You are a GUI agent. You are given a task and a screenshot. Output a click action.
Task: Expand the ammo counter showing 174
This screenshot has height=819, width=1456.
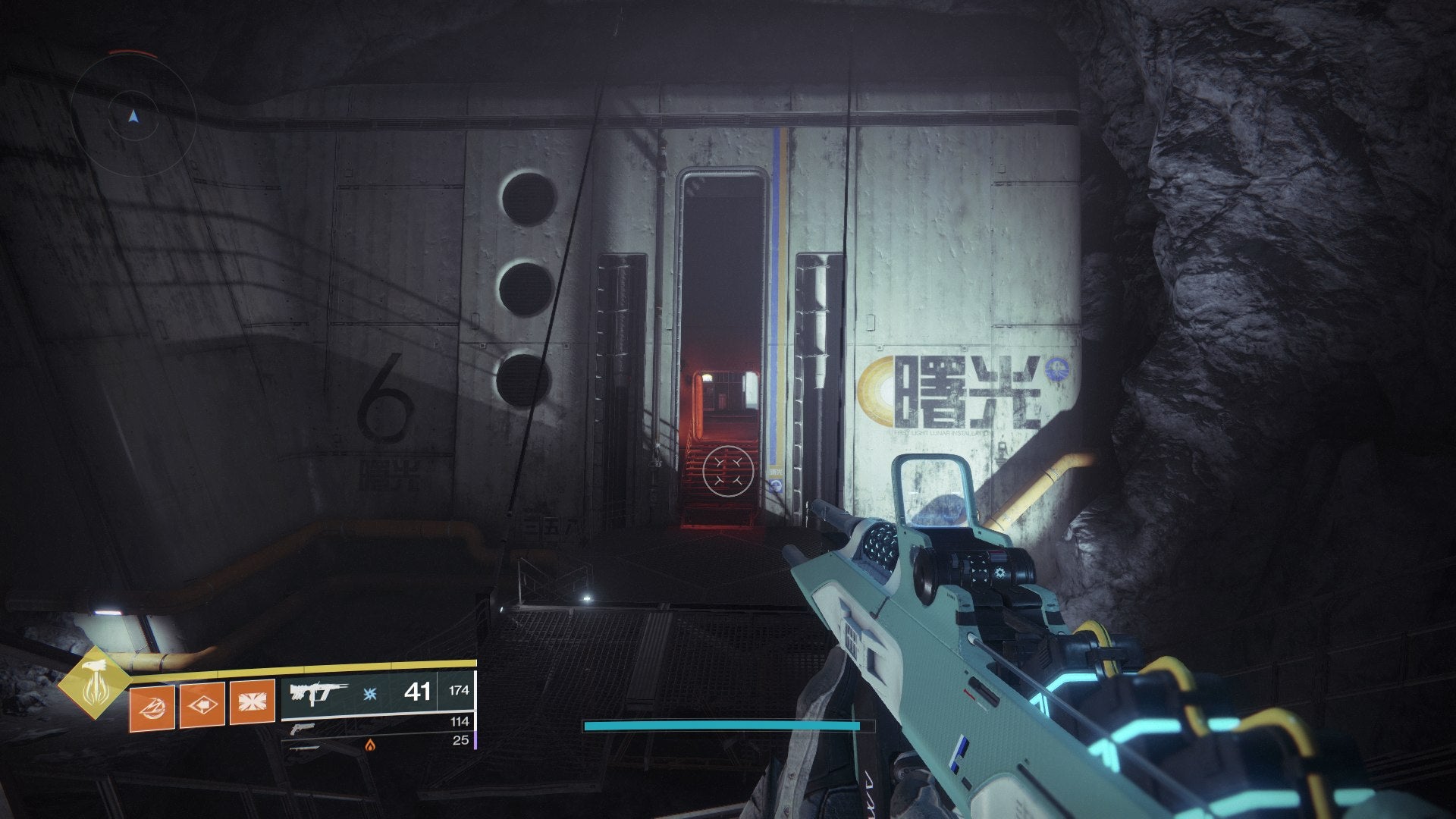pos(459,690)
